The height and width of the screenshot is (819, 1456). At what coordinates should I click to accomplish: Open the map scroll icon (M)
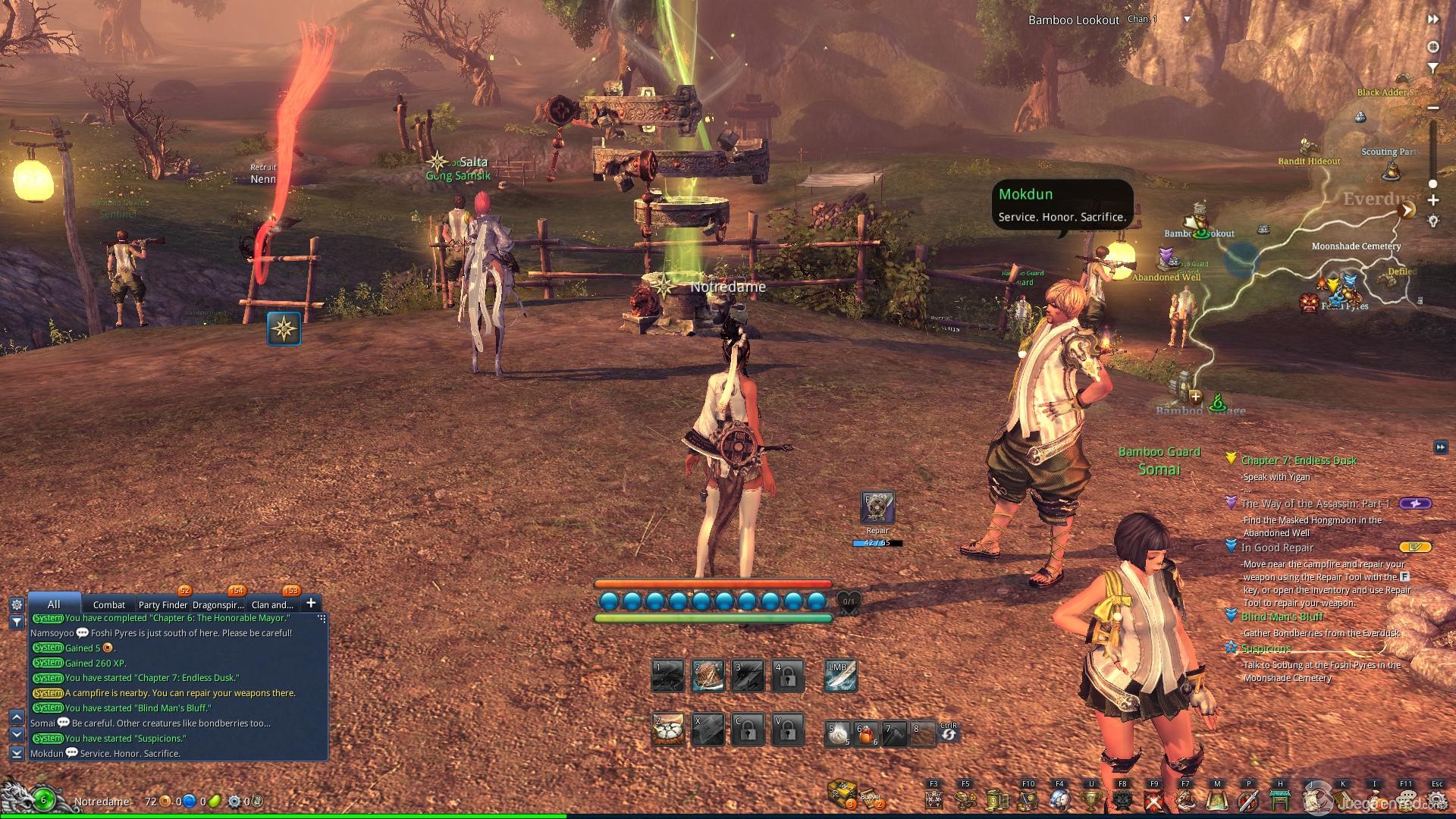pyautogui.click(x=1217, y=799)
